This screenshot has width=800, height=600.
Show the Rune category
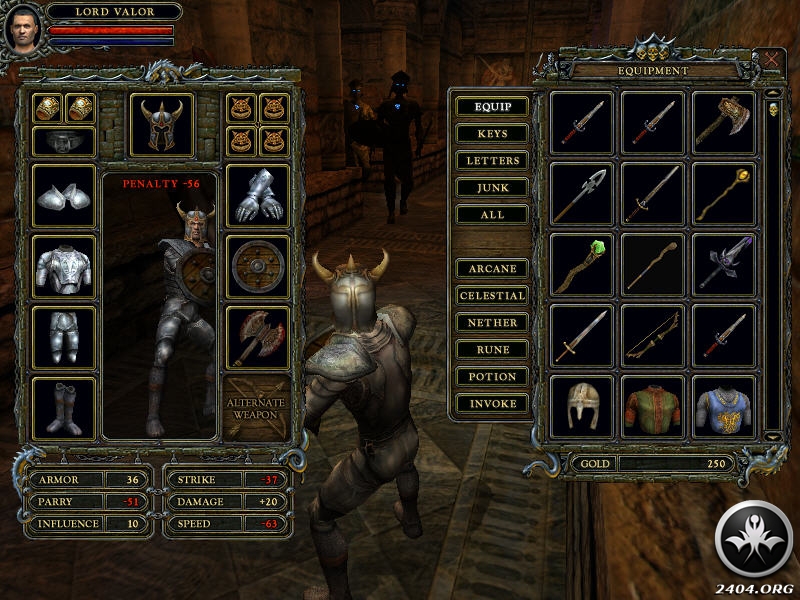[492, 350]
